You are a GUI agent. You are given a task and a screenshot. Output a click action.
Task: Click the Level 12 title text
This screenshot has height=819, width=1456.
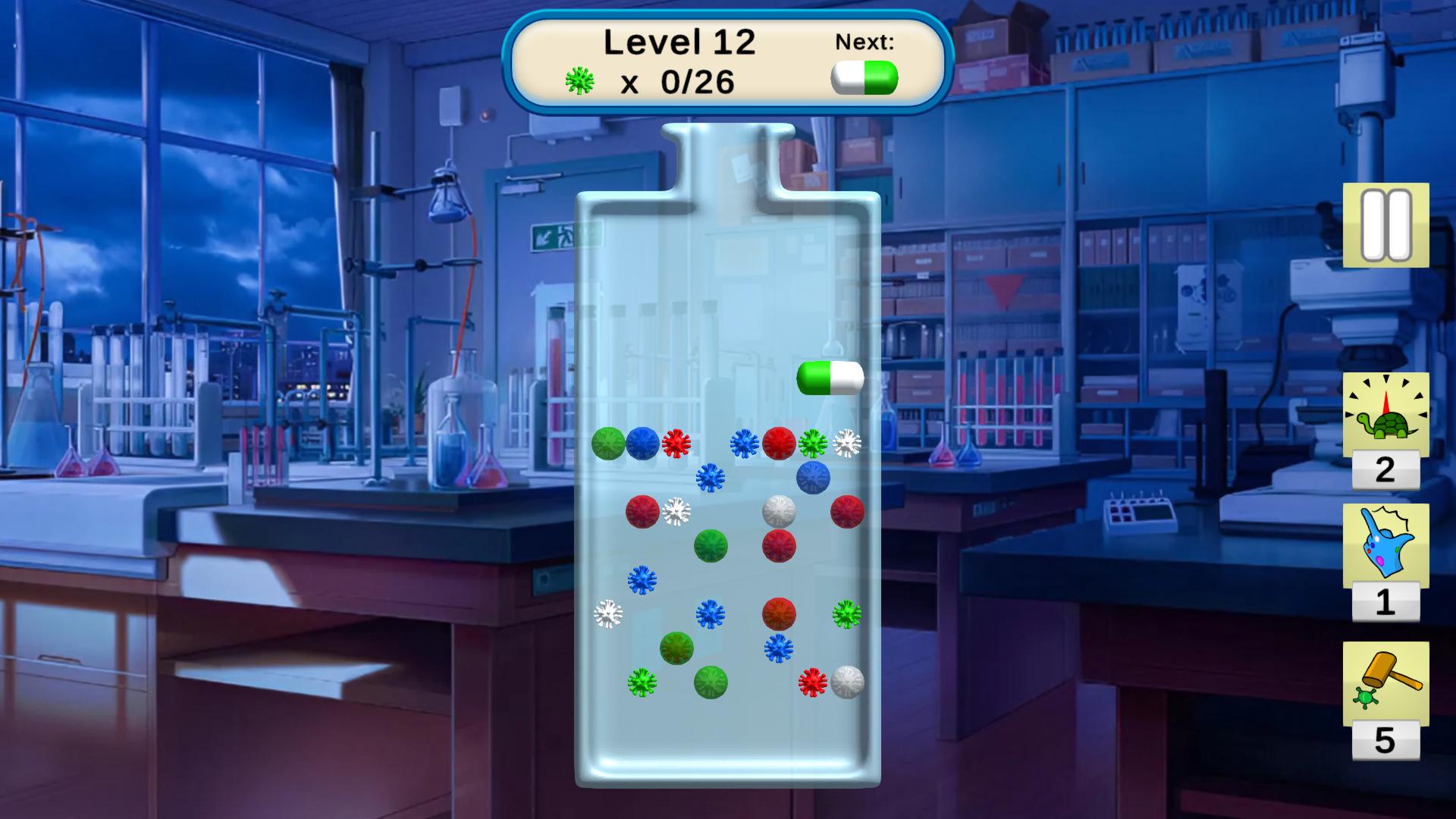[679, 42]
